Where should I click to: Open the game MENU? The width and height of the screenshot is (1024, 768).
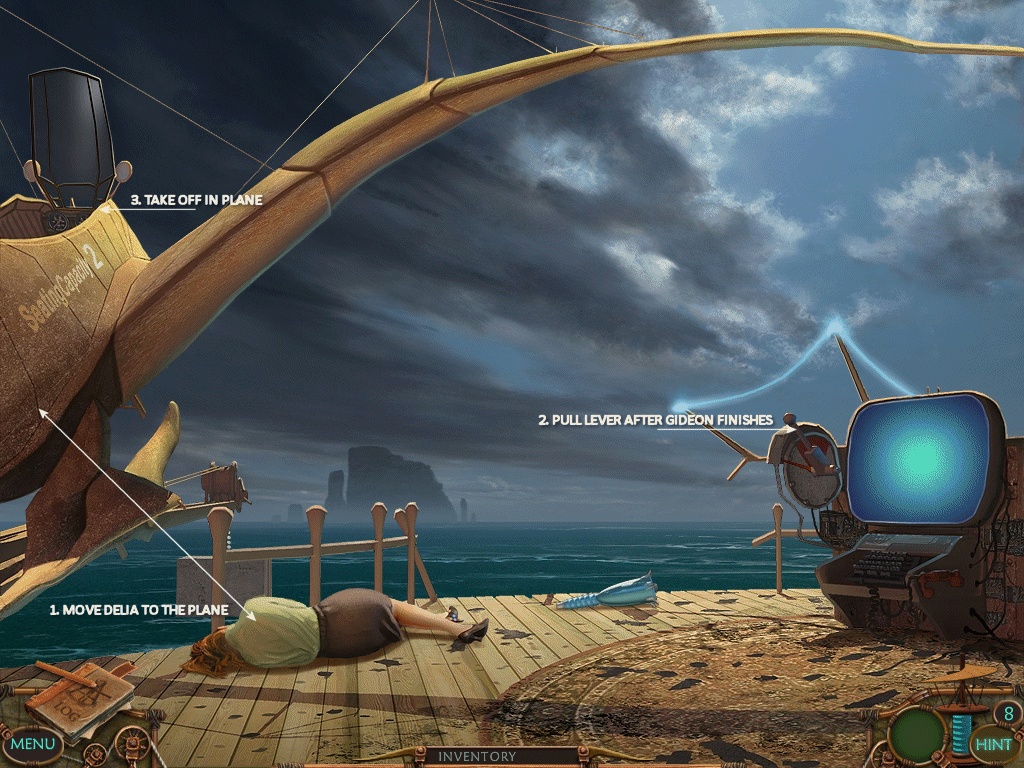(x=33, y=744)
